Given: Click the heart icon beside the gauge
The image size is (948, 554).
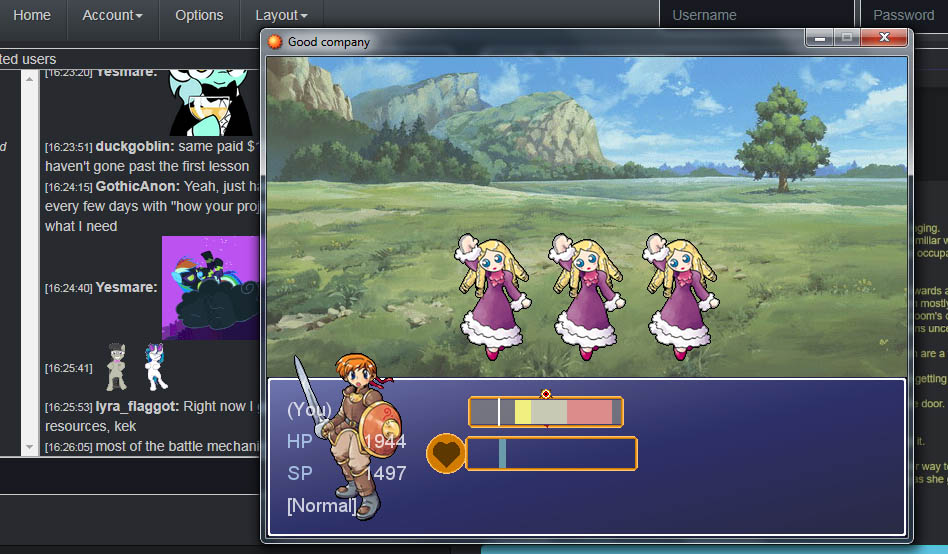Looking at the screenshot, I should coord(446,453).
